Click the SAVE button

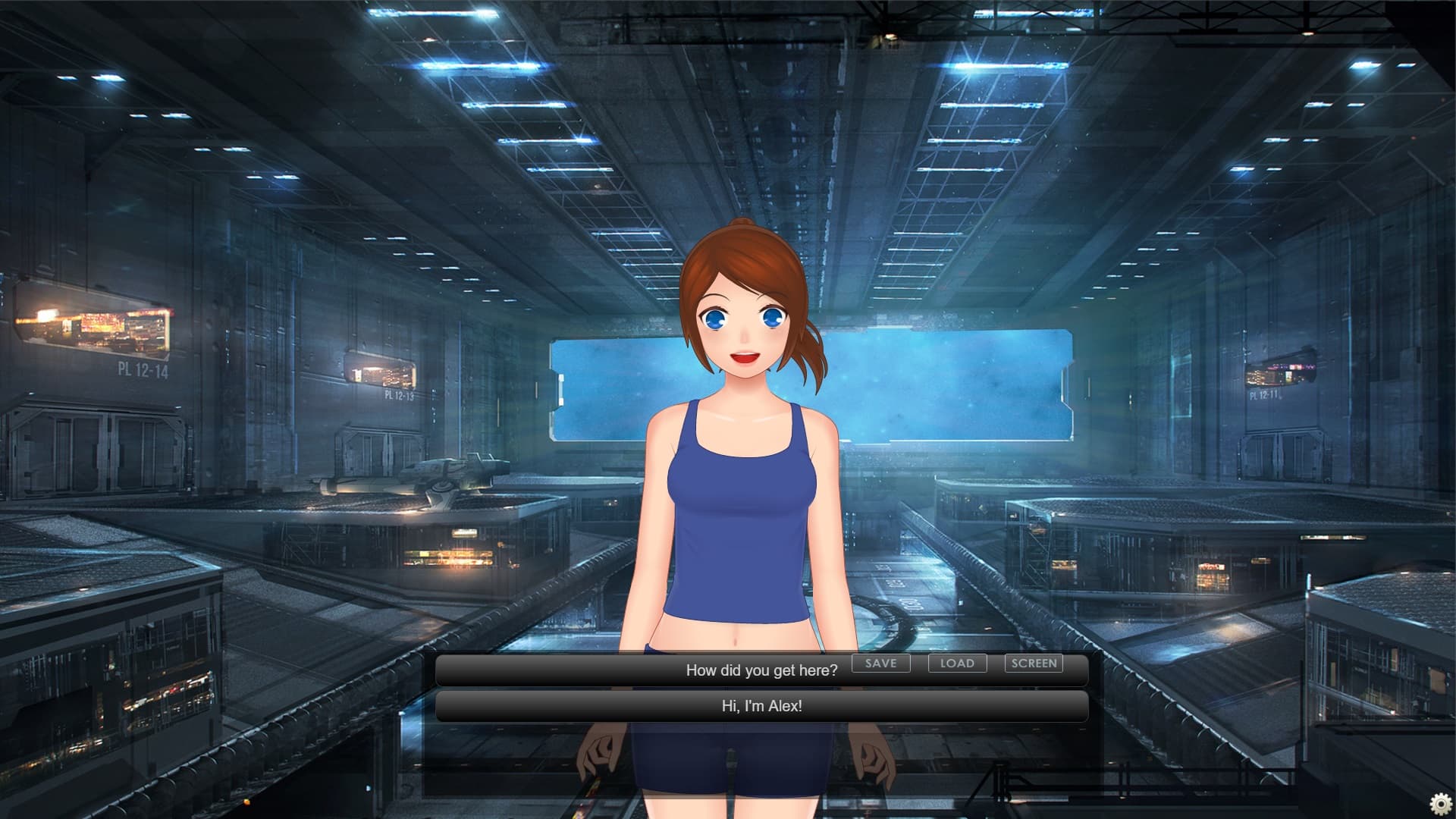(x=880, y=664)
